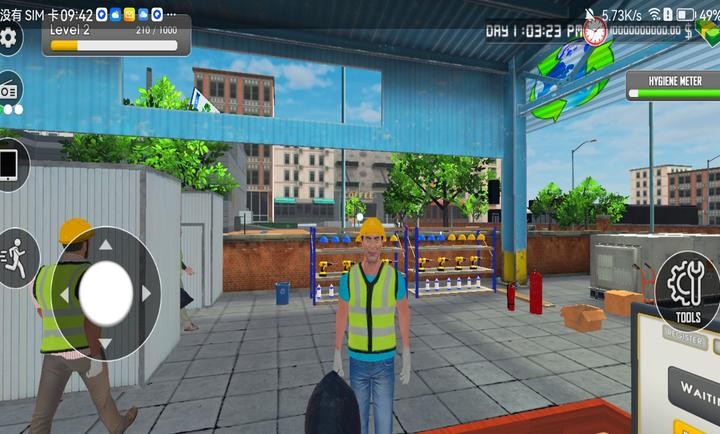
Task: Click the green cash money icon
Action: coord(709,31)
